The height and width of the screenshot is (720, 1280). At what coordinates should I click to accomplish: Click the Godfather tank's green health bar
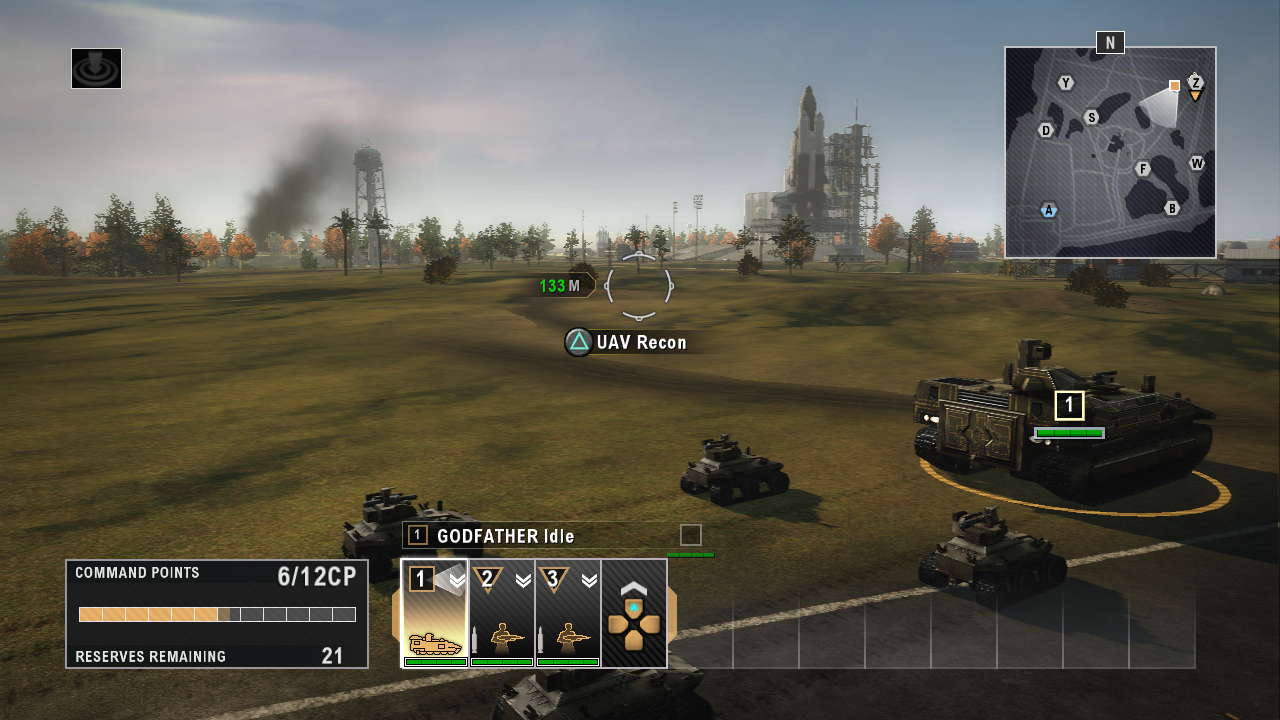tap(1068, 433)
